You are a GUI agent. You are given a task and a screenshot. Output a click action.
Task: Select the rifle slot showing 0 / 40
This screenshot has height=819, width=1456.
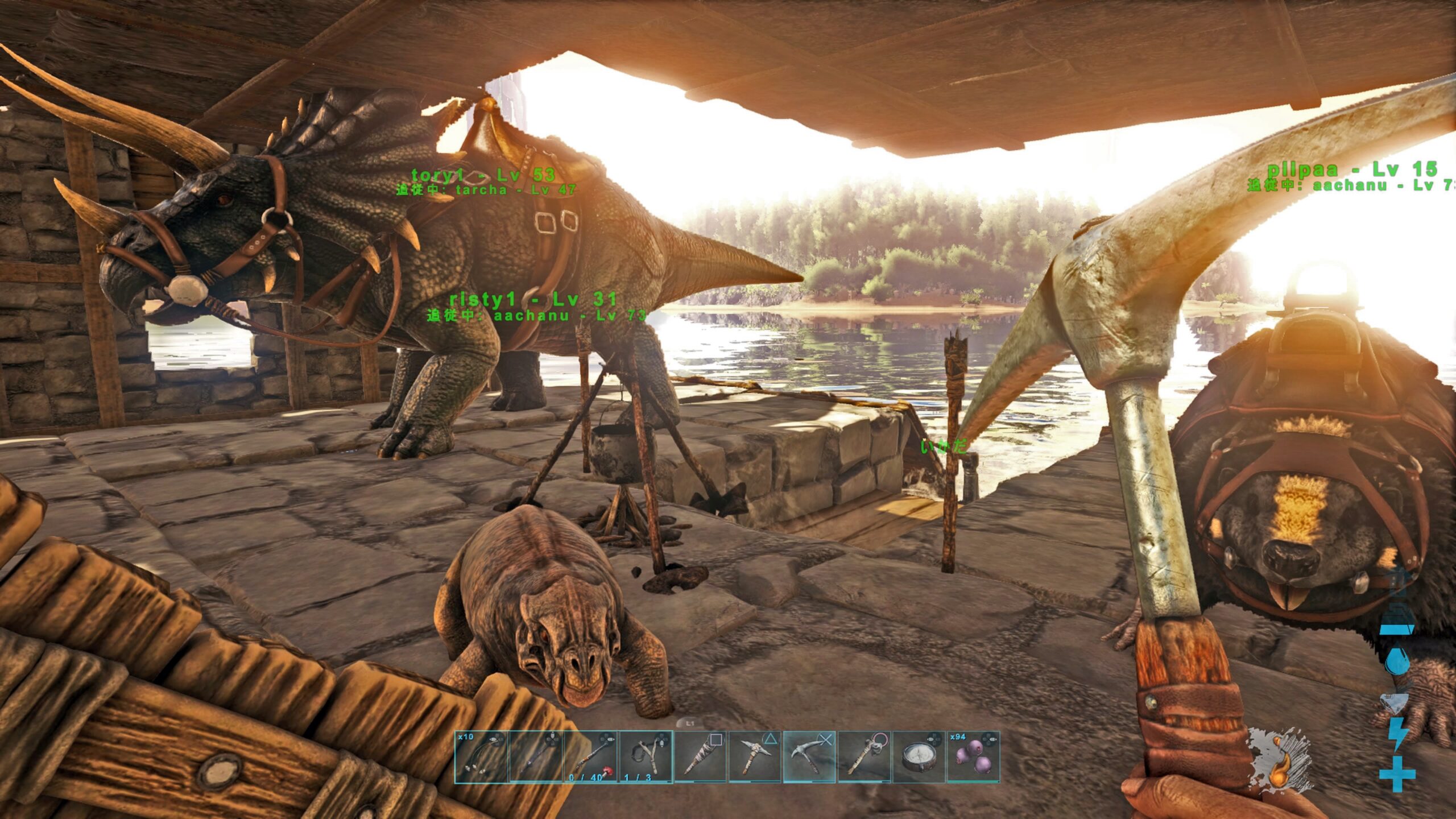[590, 757]
